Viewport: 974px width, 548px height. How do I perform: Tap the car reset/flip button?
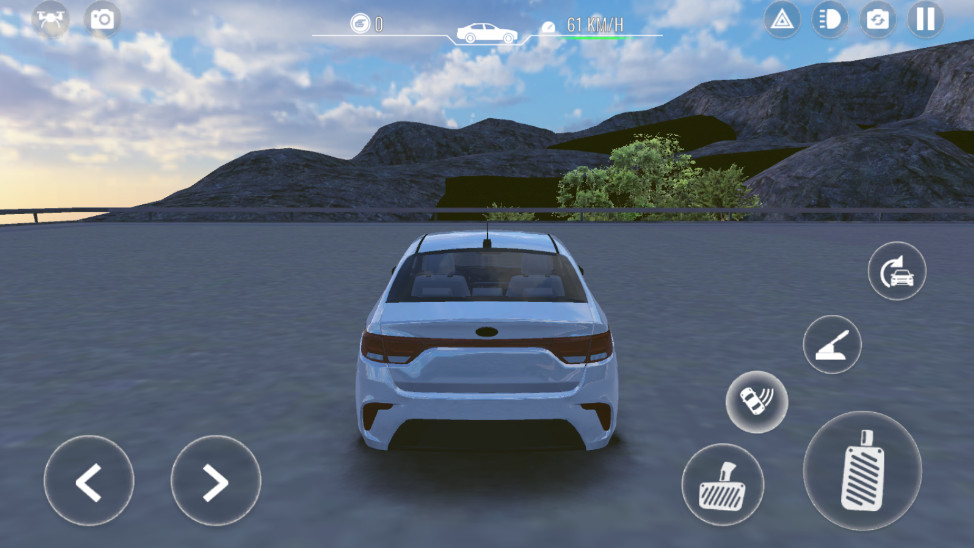click(896, 271)
